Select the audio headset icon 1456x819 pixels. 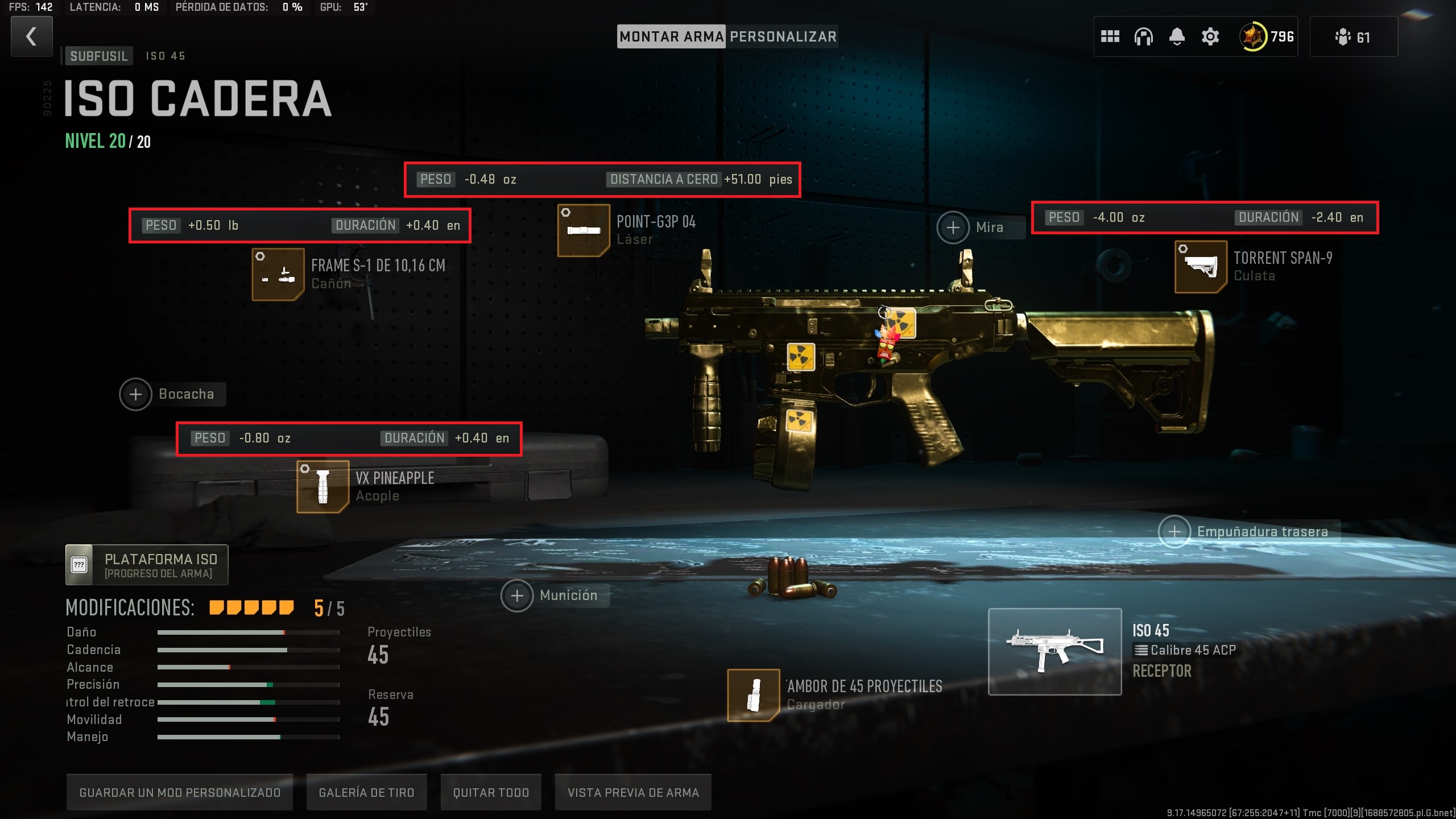click(1144, 36)
